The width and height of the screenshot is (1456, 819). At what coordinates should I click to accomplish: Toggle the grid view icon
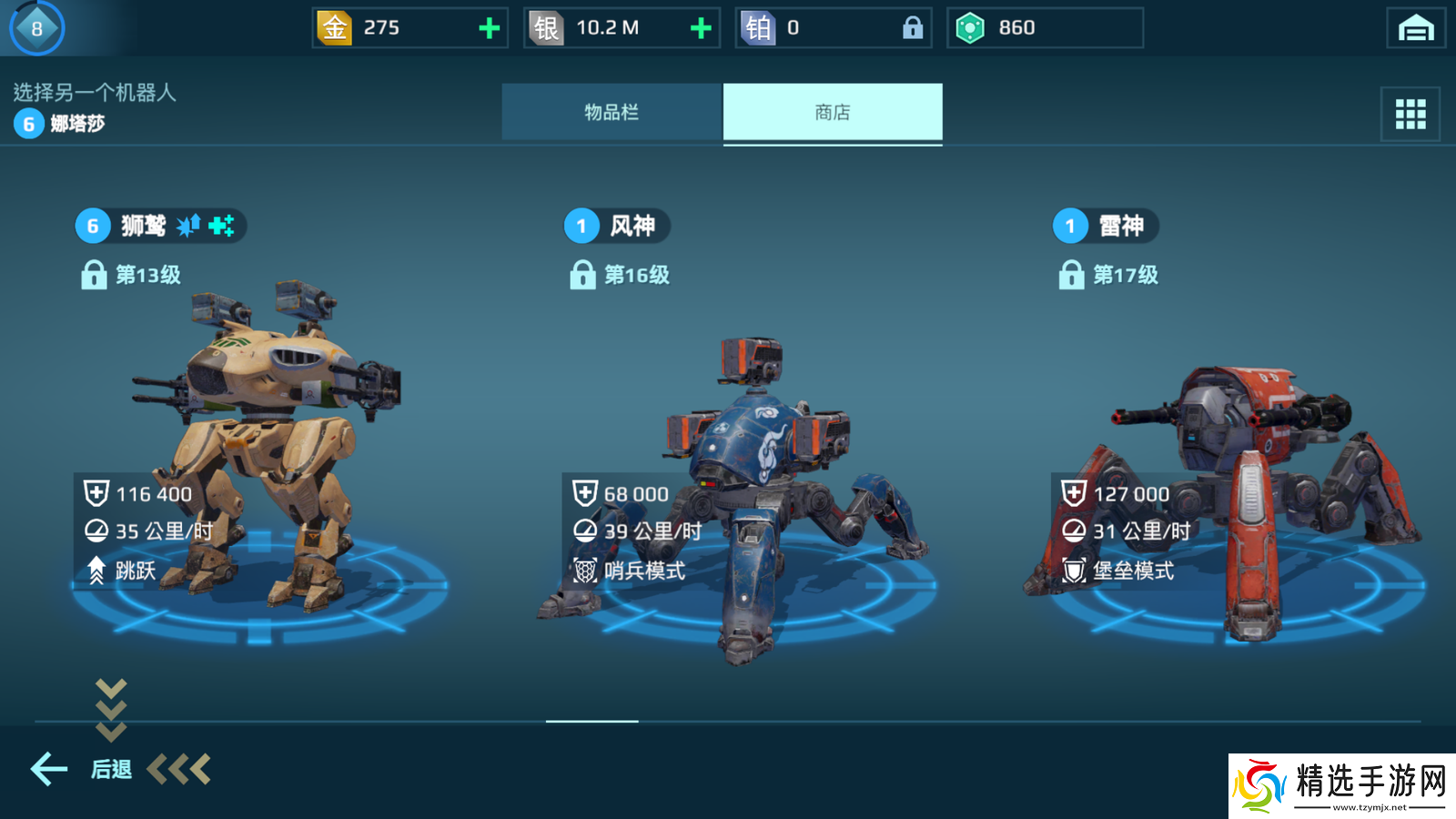pos(1410,114)
